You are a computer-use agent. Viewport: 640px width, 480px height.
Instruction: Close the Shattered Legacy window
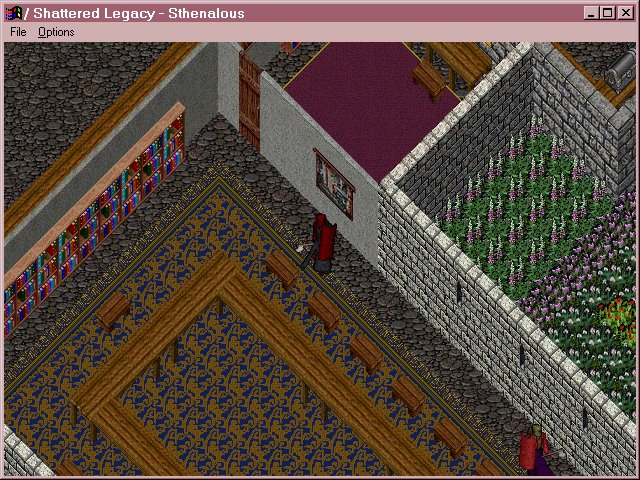pyautogui.click(x=626, y=13)
